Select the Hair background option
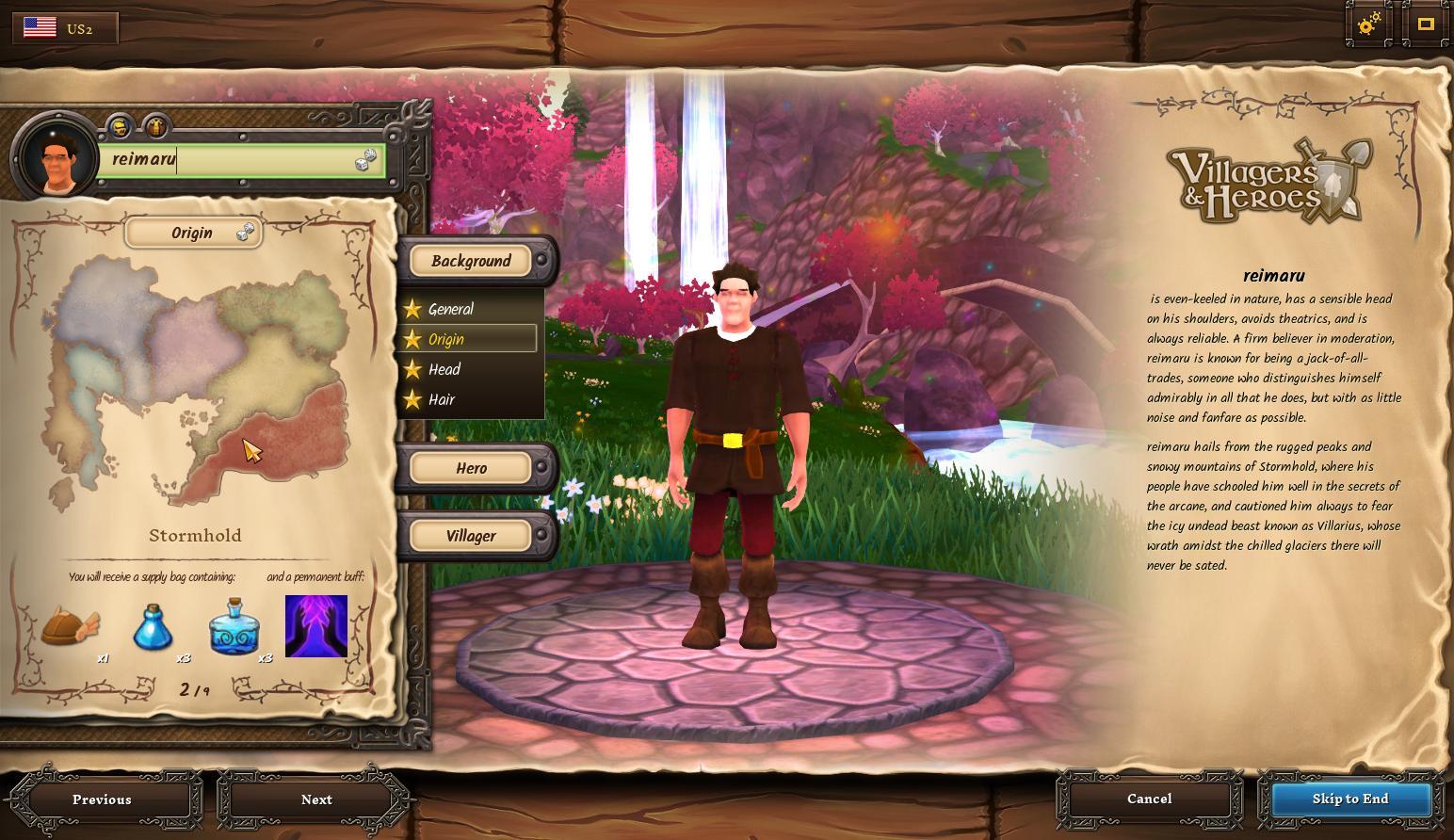The height and width of the screenshot is (840, 1454). [x=443, y=399]
